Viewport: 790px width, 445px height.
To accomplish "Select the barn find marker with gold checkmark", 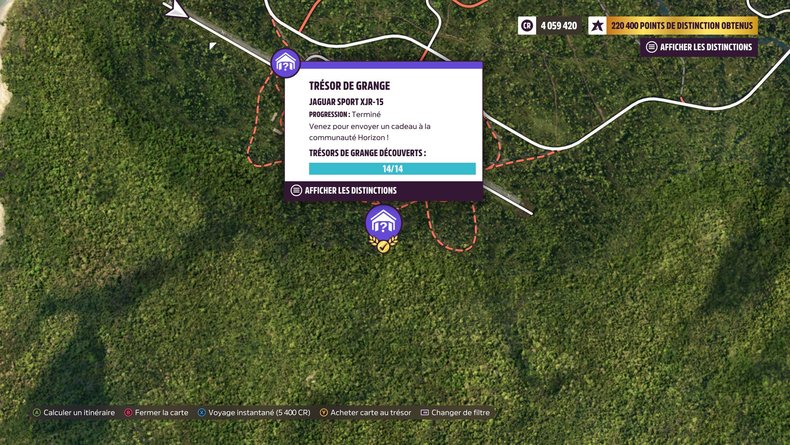I will [383, 223].
